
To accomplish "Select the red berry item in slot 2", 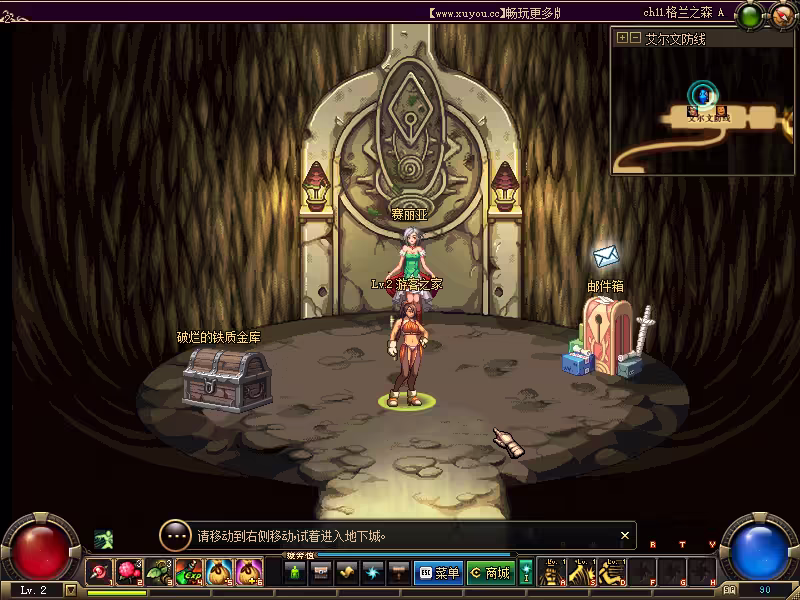I will point(129,572).
